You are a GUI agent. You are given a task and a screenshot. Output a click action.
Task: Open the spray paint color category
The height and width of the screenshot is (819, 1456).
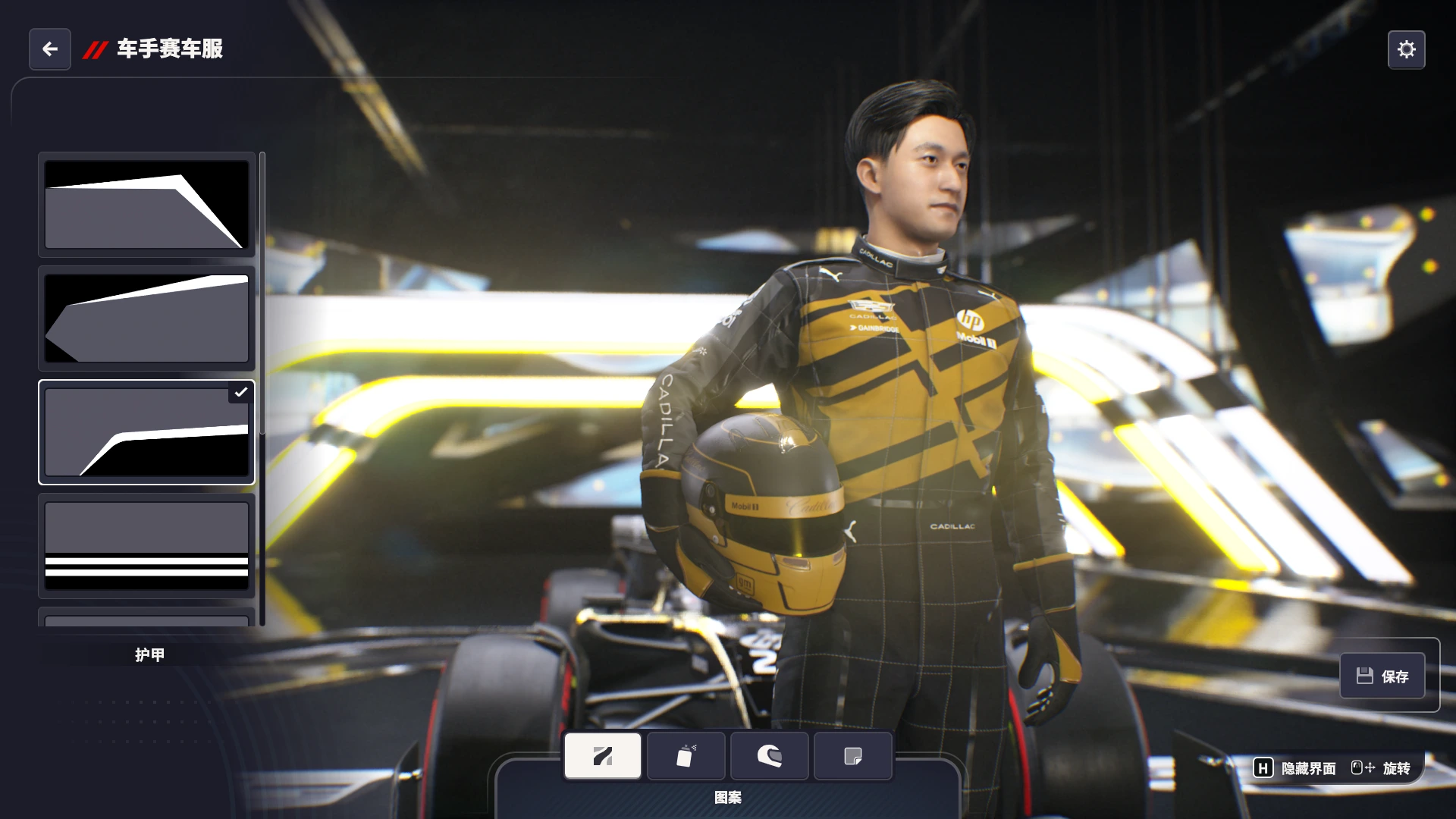point(686,755)
